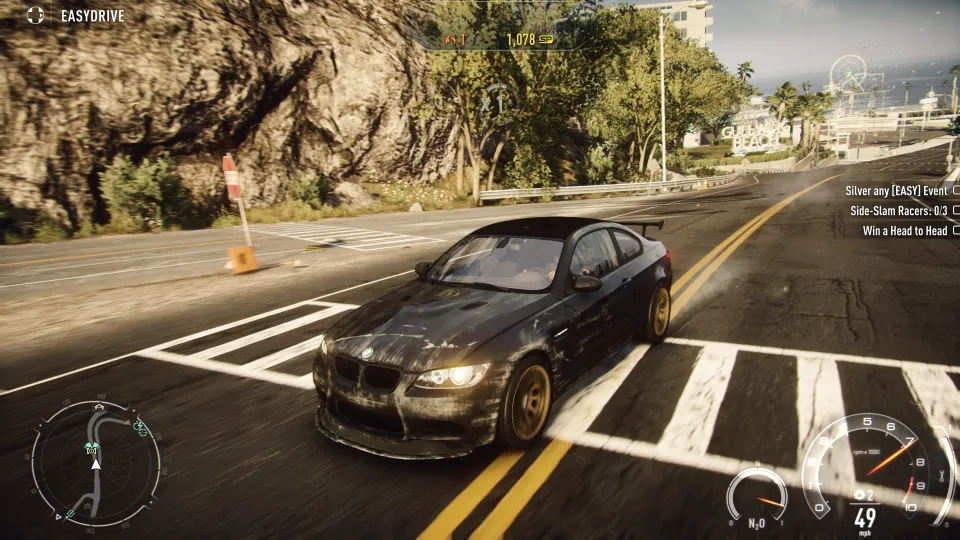960x540 pixels.
Task: Click the N2O nitrous gauge
Action: point(756,496)
